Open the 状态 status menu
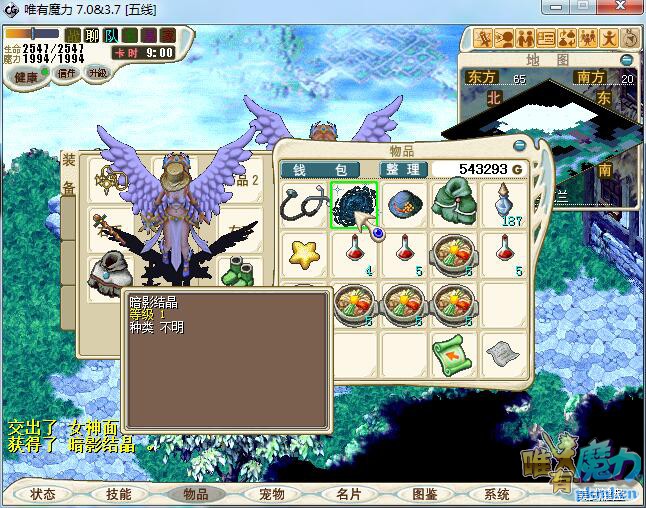Viewport: 646px width, 508px height. pyautogui.click(x=43, y=494)
